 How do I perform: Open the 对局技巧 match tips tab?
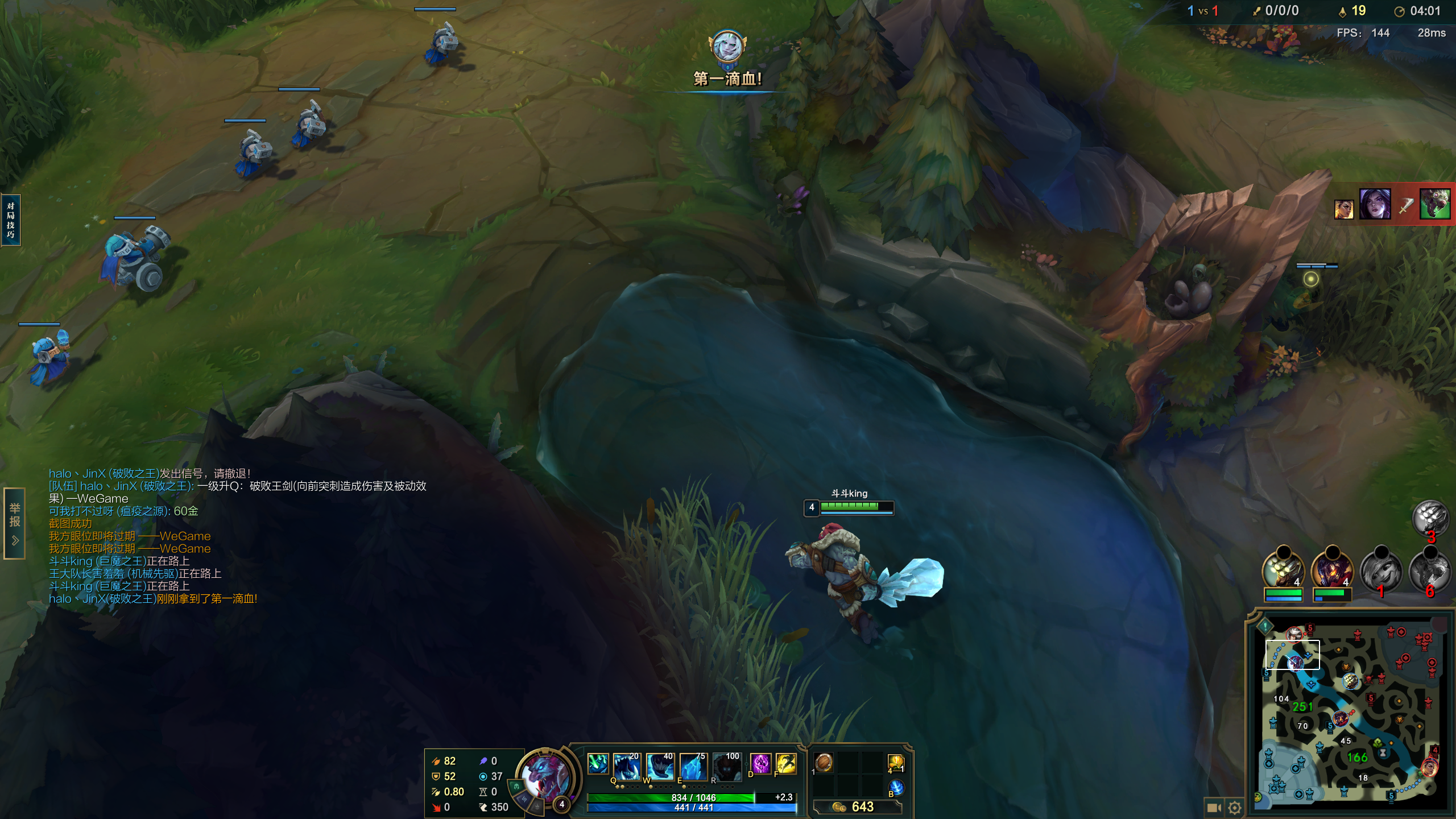[x=11, y=220]
